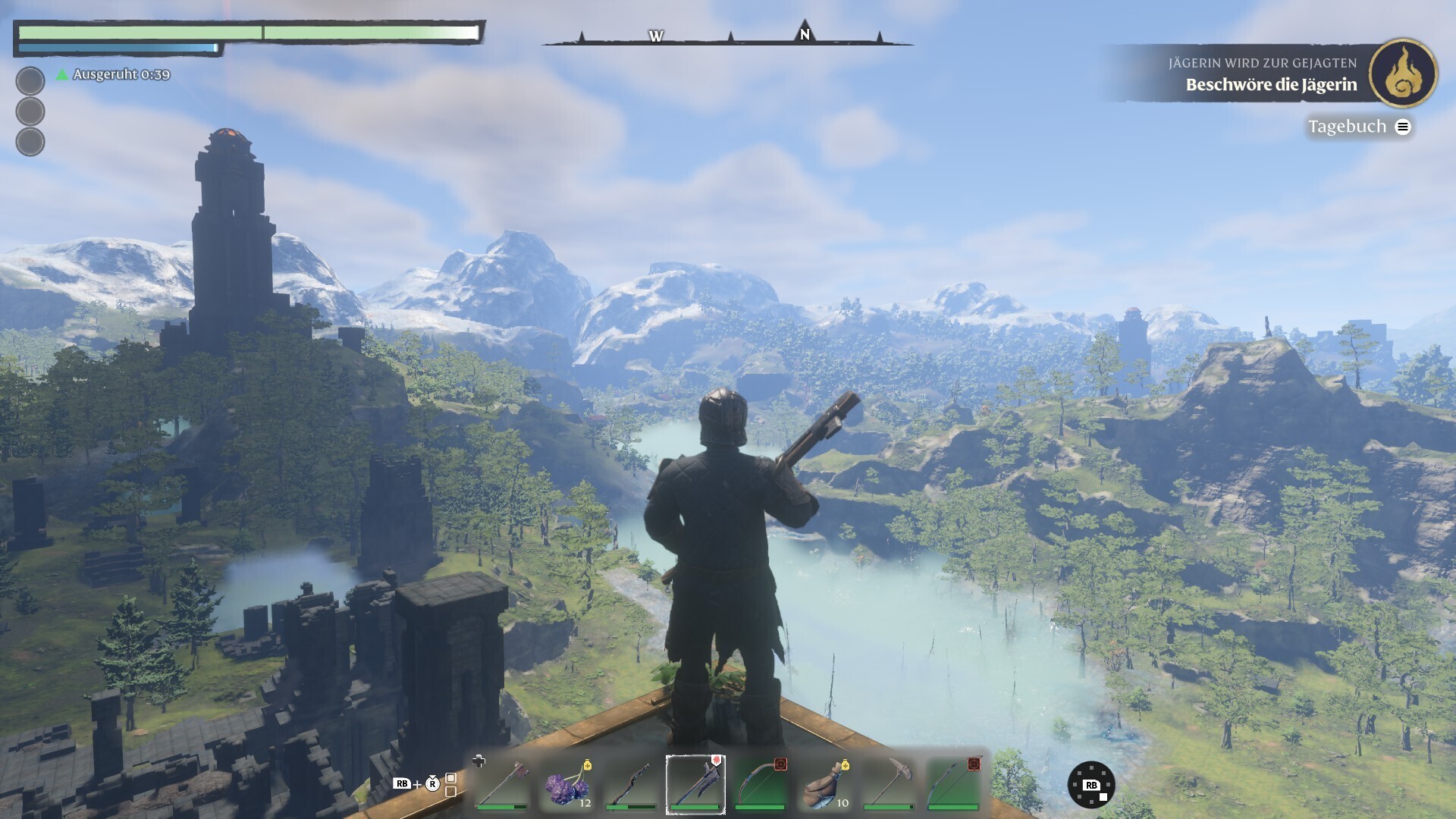1456x819 pixels.
Task: Select the waterskin pouch stack of 10
Action: click(x=824, y=784)
